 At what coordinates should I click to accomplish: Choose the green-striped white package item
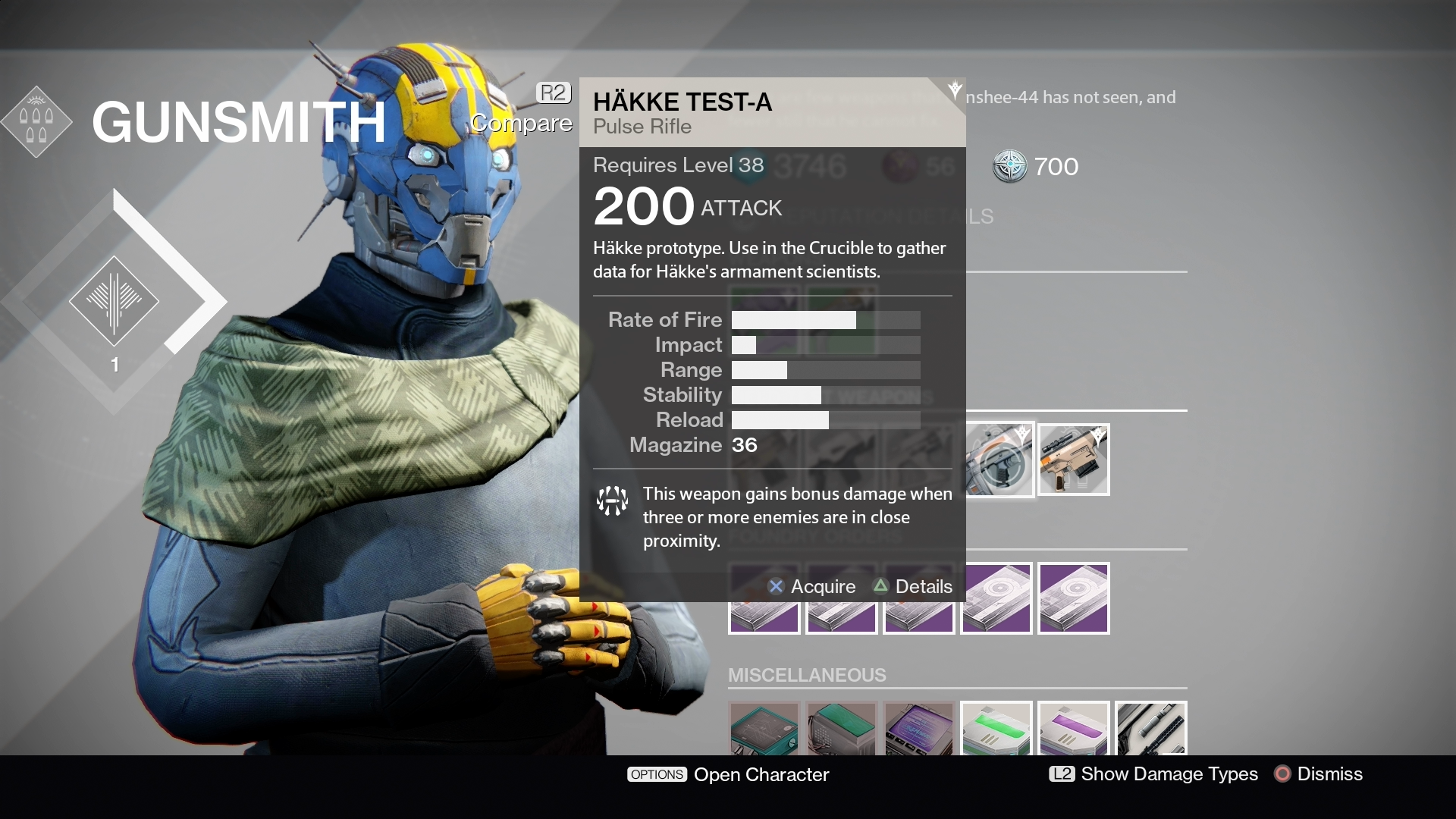[996, 730]
